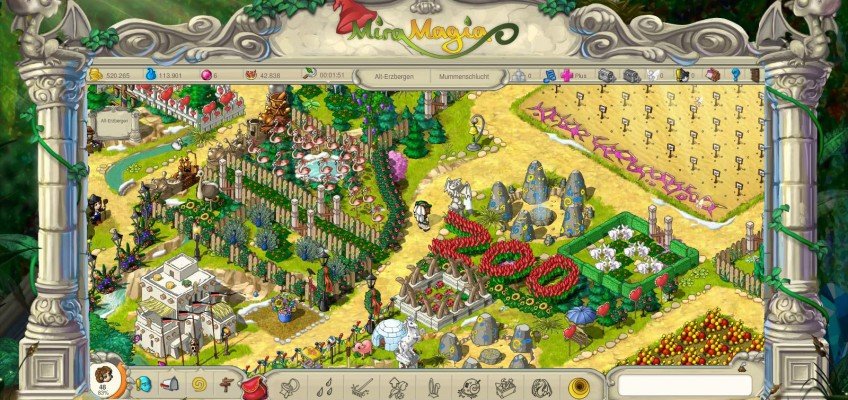Select the seed planting glove tool
This screenshot has height=400, width=848.
pyautogui.click(x=289, y=386)
